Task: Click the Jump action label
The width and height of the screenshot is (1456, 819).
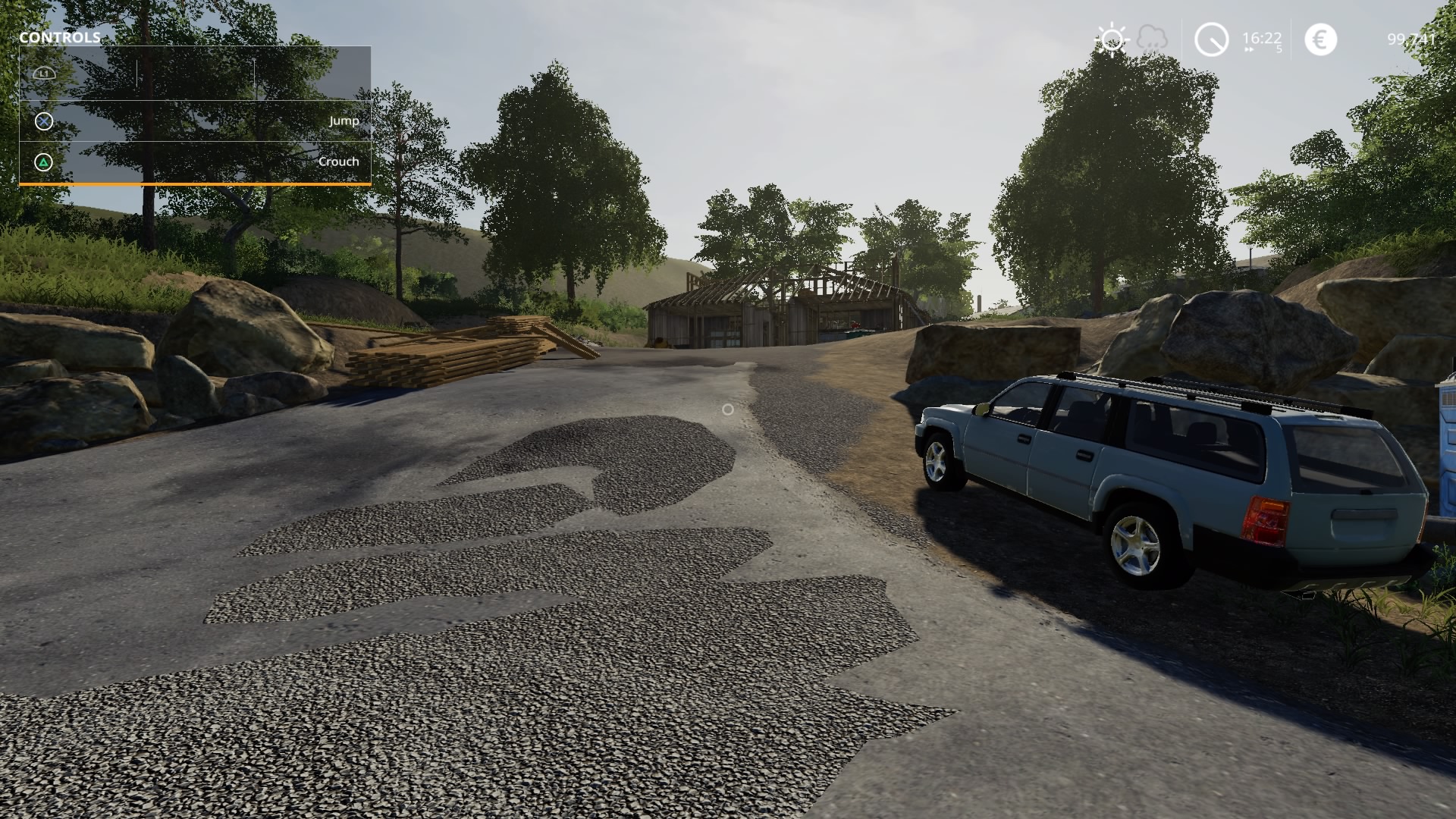Action: pos(345,120)
